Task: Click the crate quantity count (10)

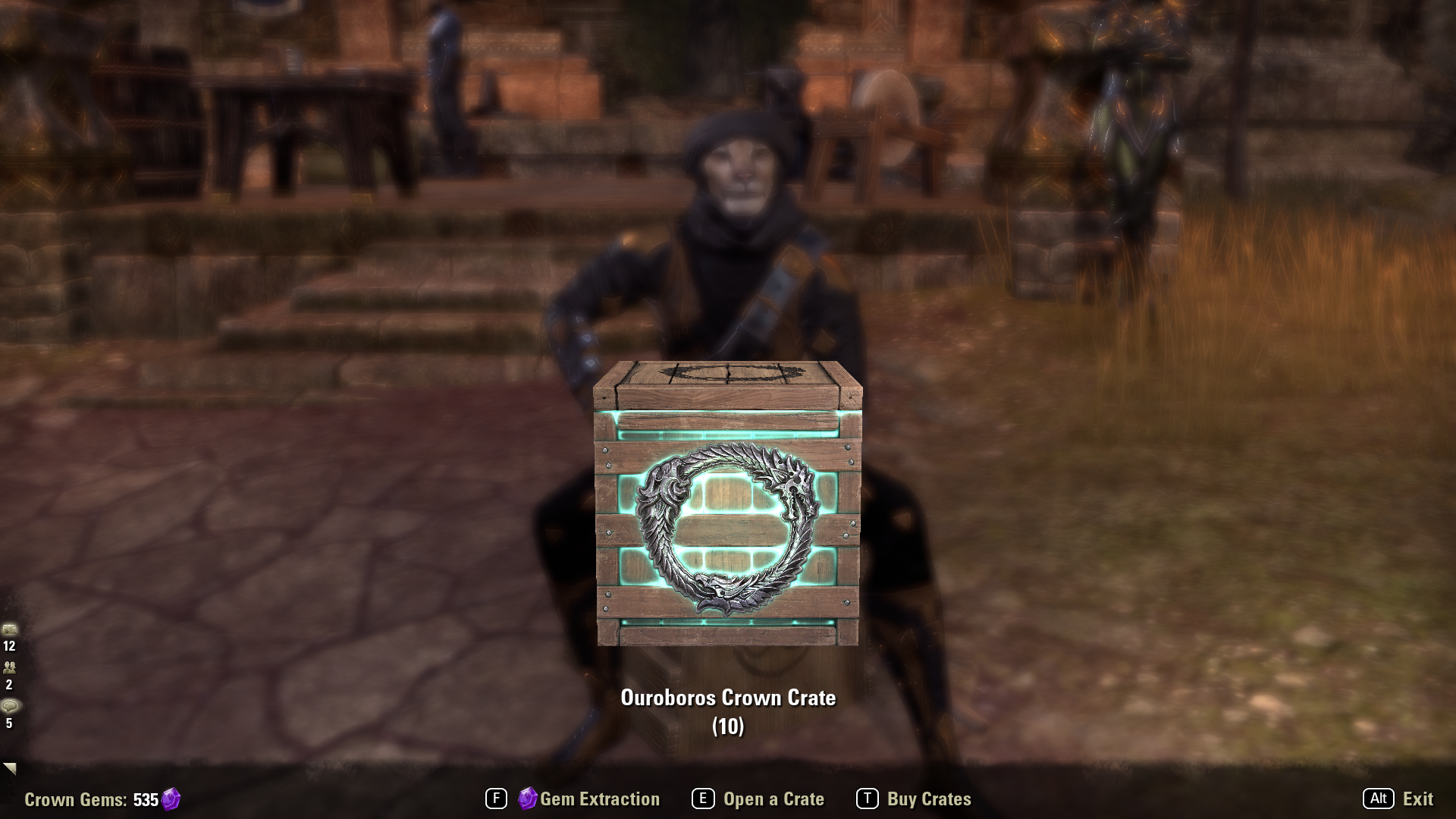Action: [x=728, y=725]
